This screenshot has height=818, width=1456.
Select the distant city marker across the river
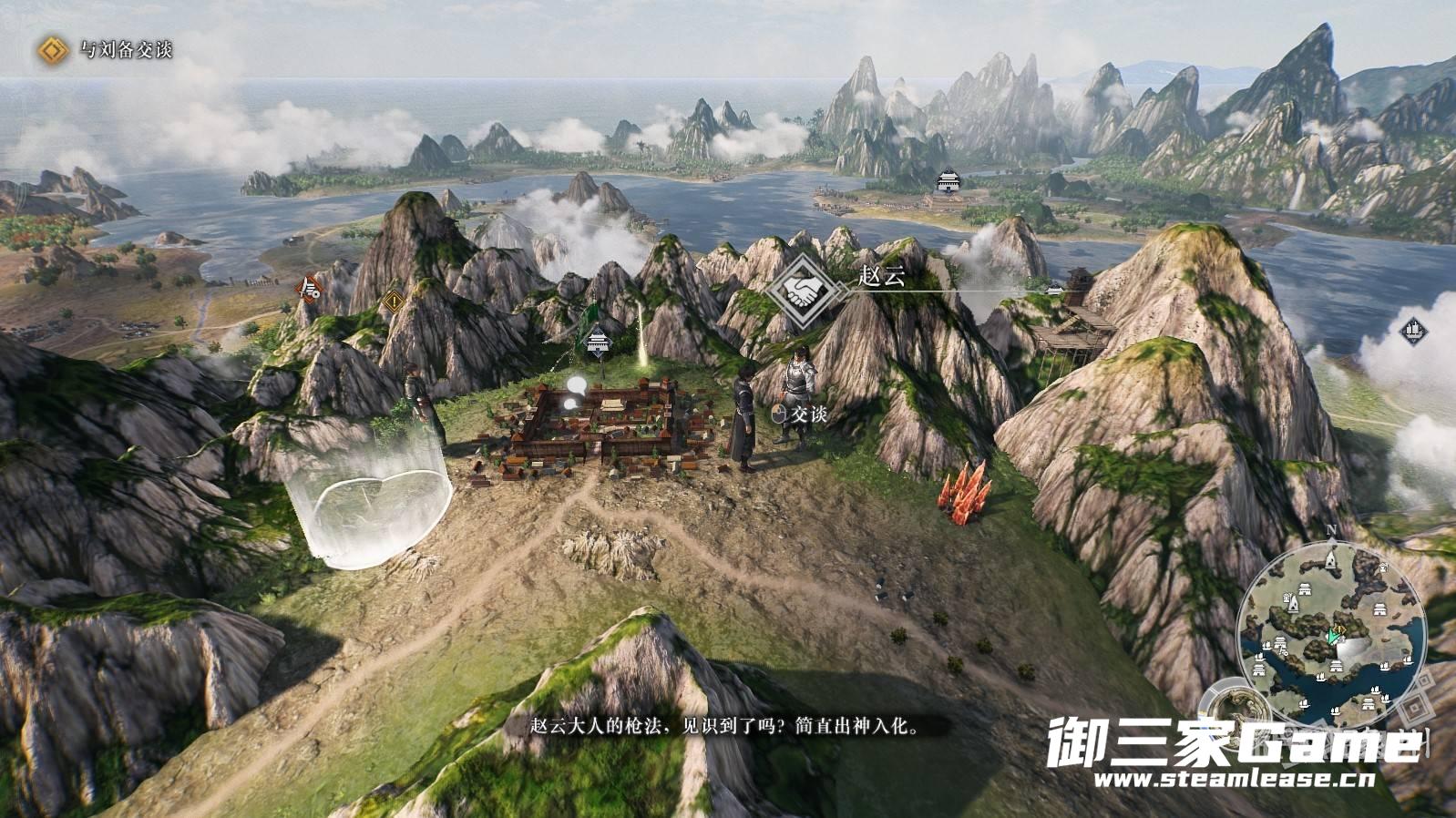[949, 180]
